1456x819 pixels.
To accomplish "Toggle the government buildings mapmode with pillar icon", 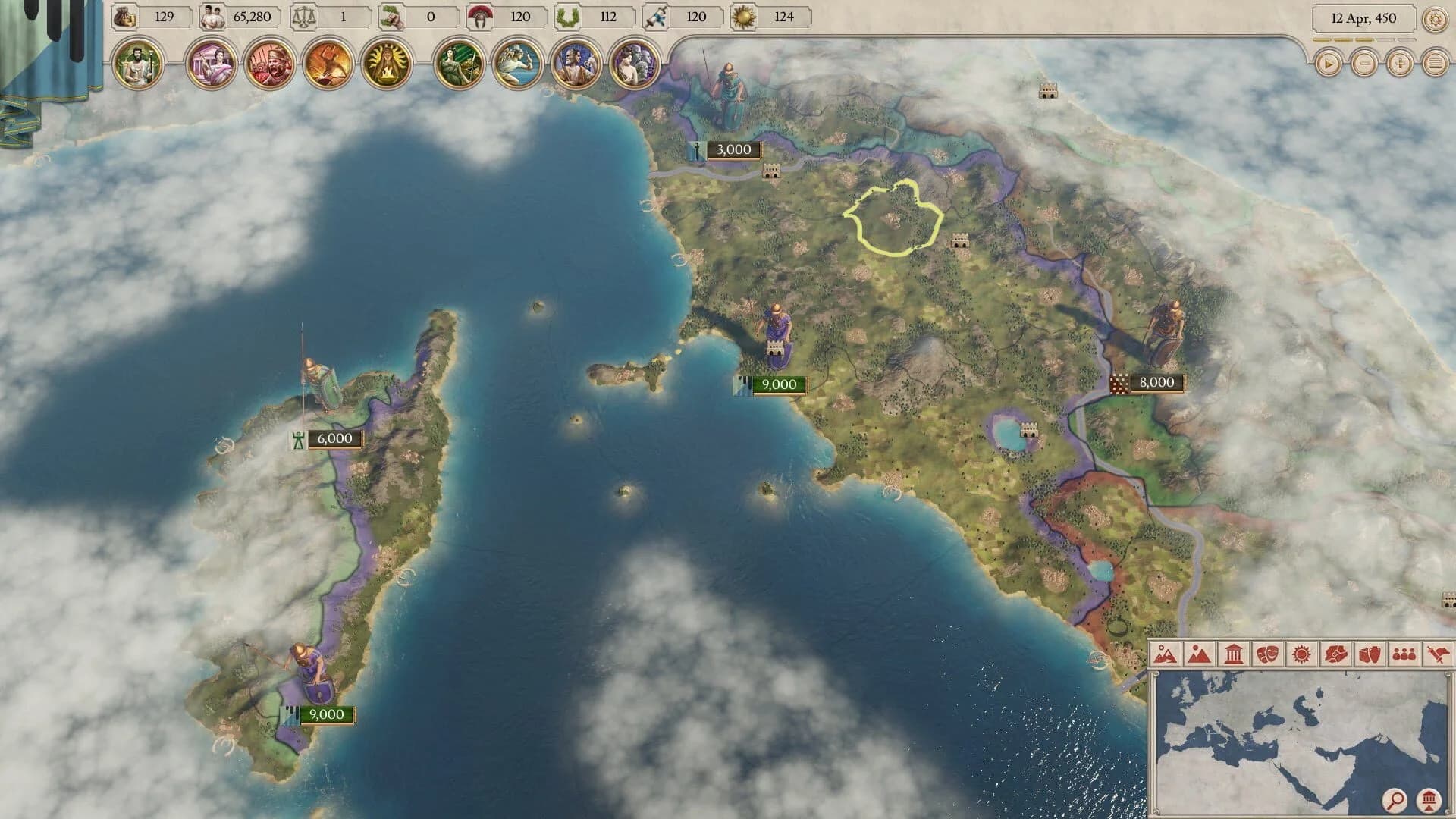I will 1234,652.
